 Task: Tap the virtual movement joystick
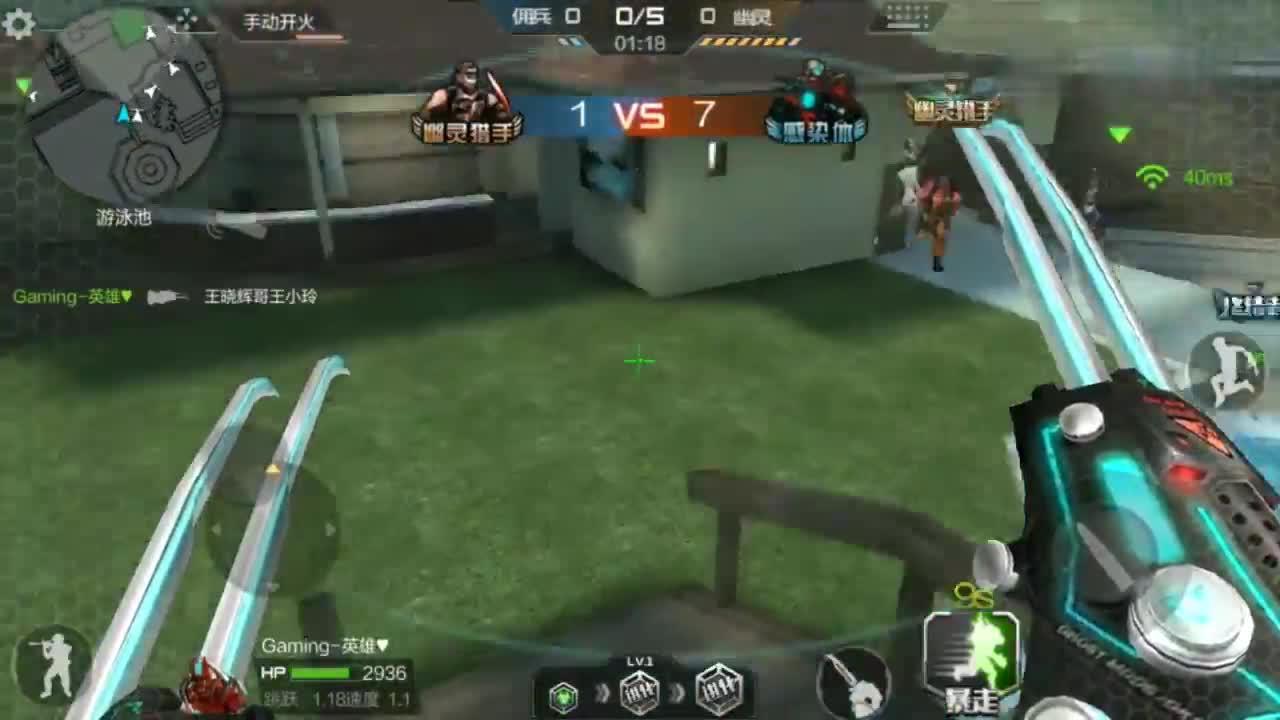tap(272, 528)
